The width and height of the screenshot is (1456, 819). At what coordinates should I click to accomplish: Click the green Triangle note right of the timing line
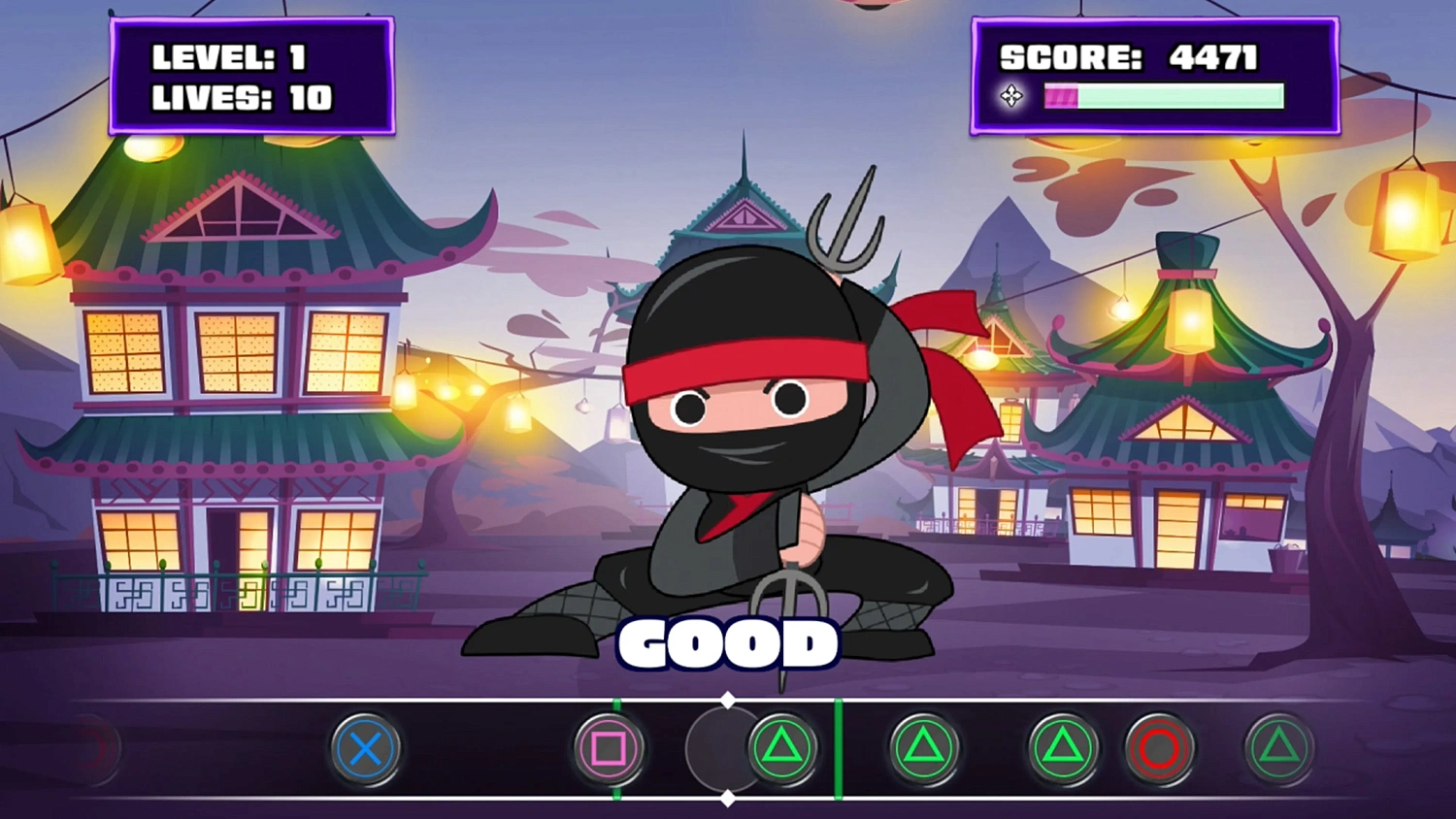pos(922,749)
